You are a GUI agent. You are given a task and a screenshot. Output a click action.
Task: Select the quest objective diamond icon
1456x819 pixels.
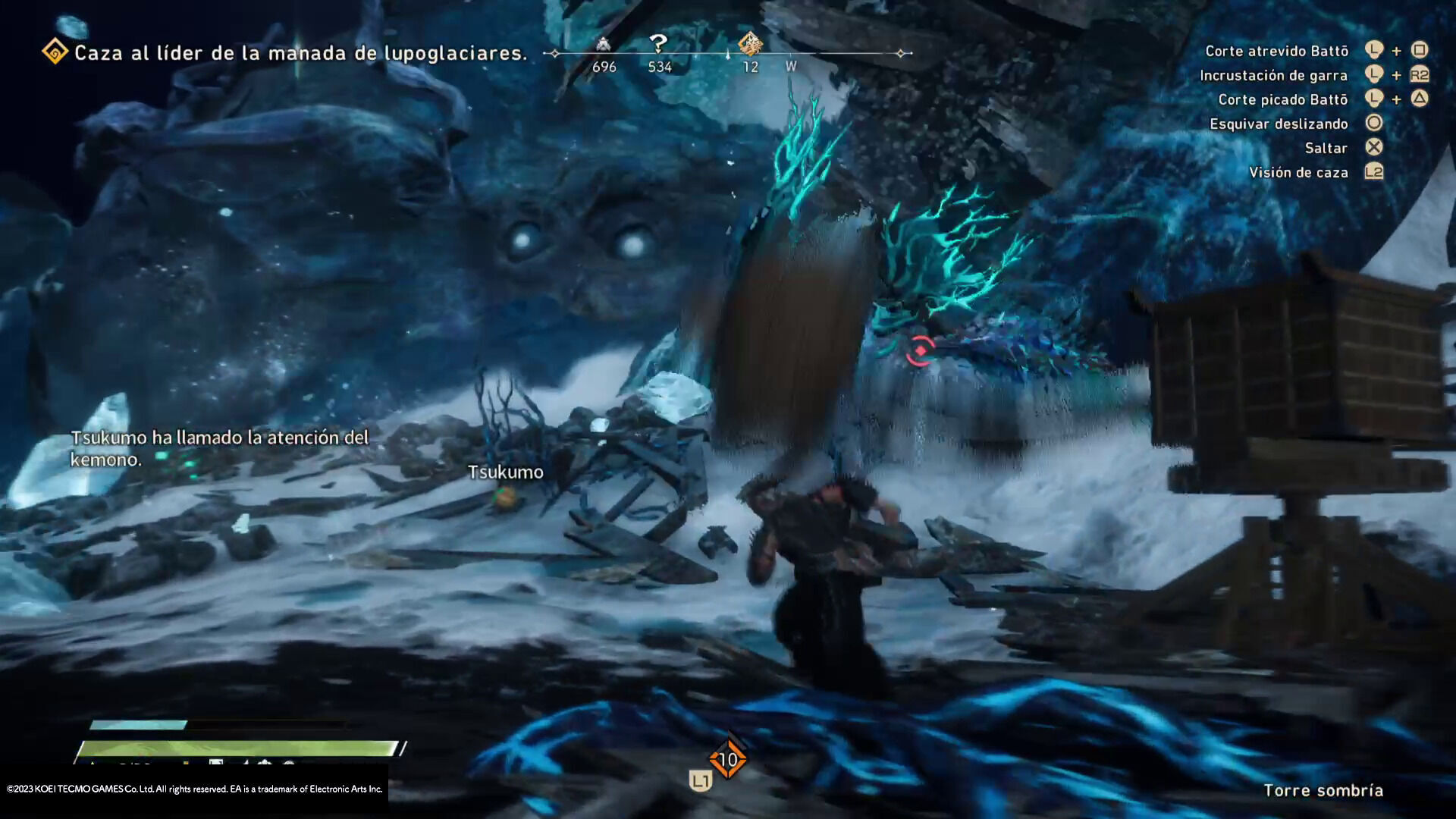[x=55, y=52]
